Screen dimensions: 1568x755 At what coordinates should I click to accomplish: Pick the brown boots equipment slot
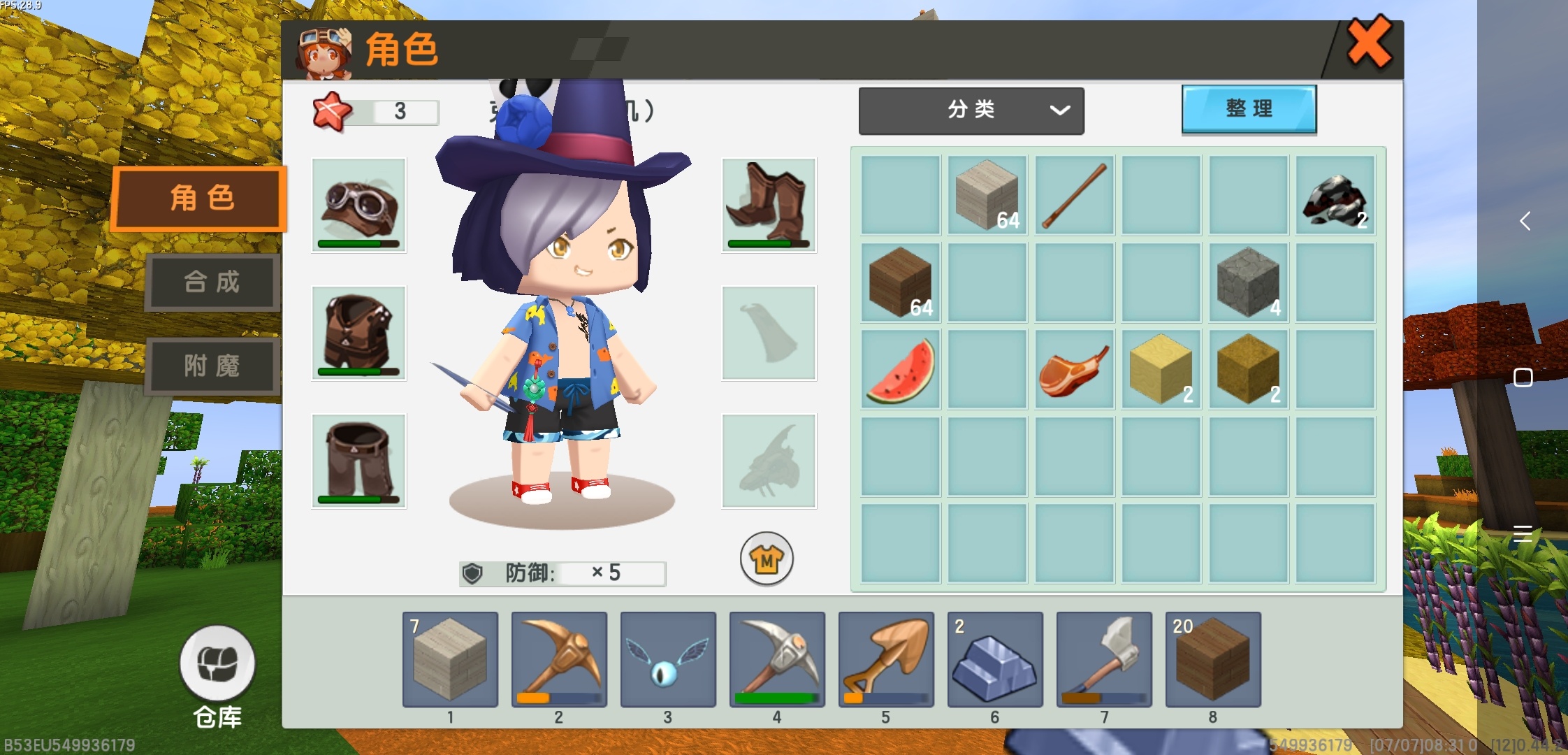(769, 206)
